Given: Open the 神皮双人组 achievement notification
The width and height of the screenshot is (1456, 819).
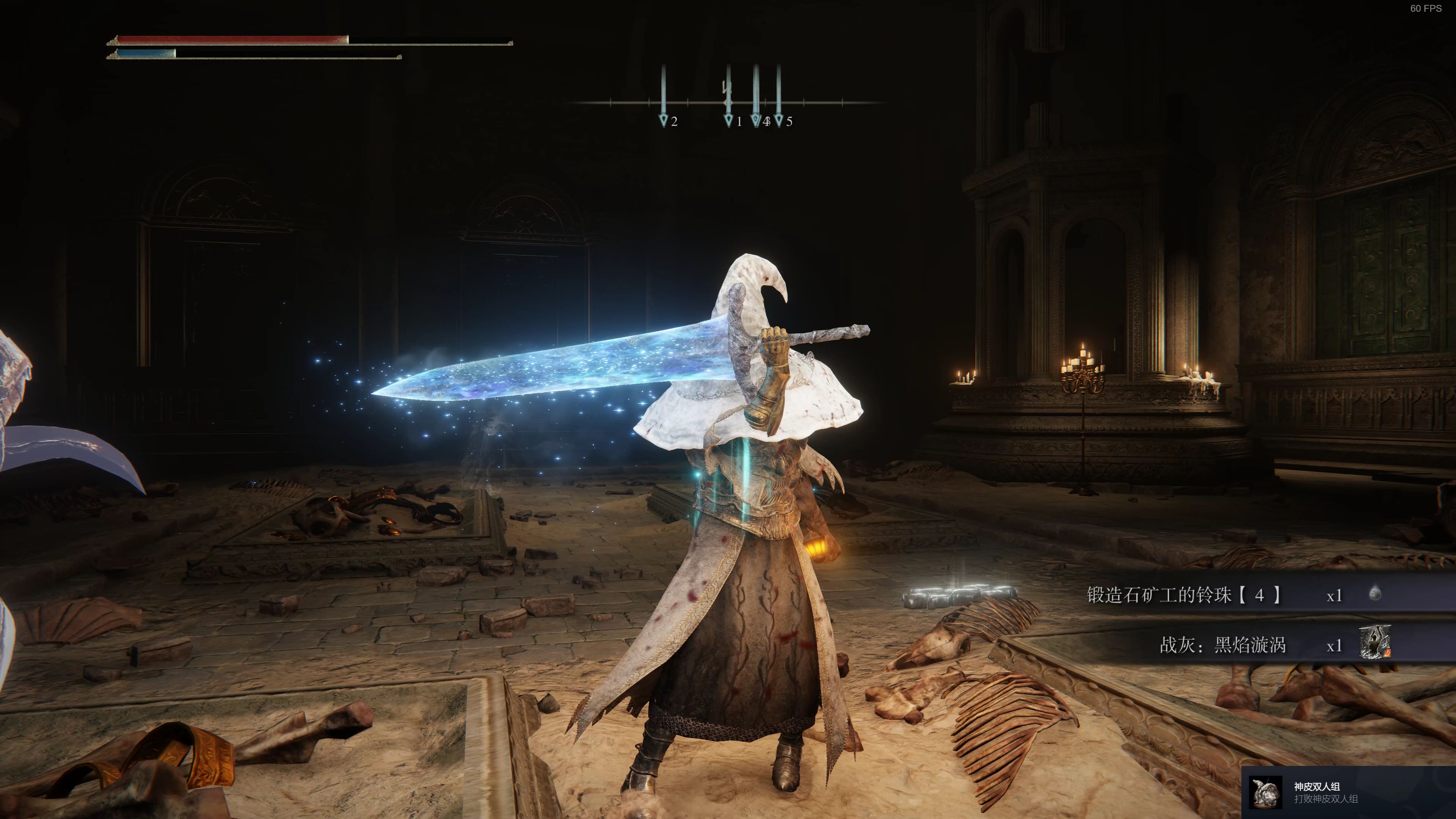Looking at the screenshot, I should [1348, 792].
